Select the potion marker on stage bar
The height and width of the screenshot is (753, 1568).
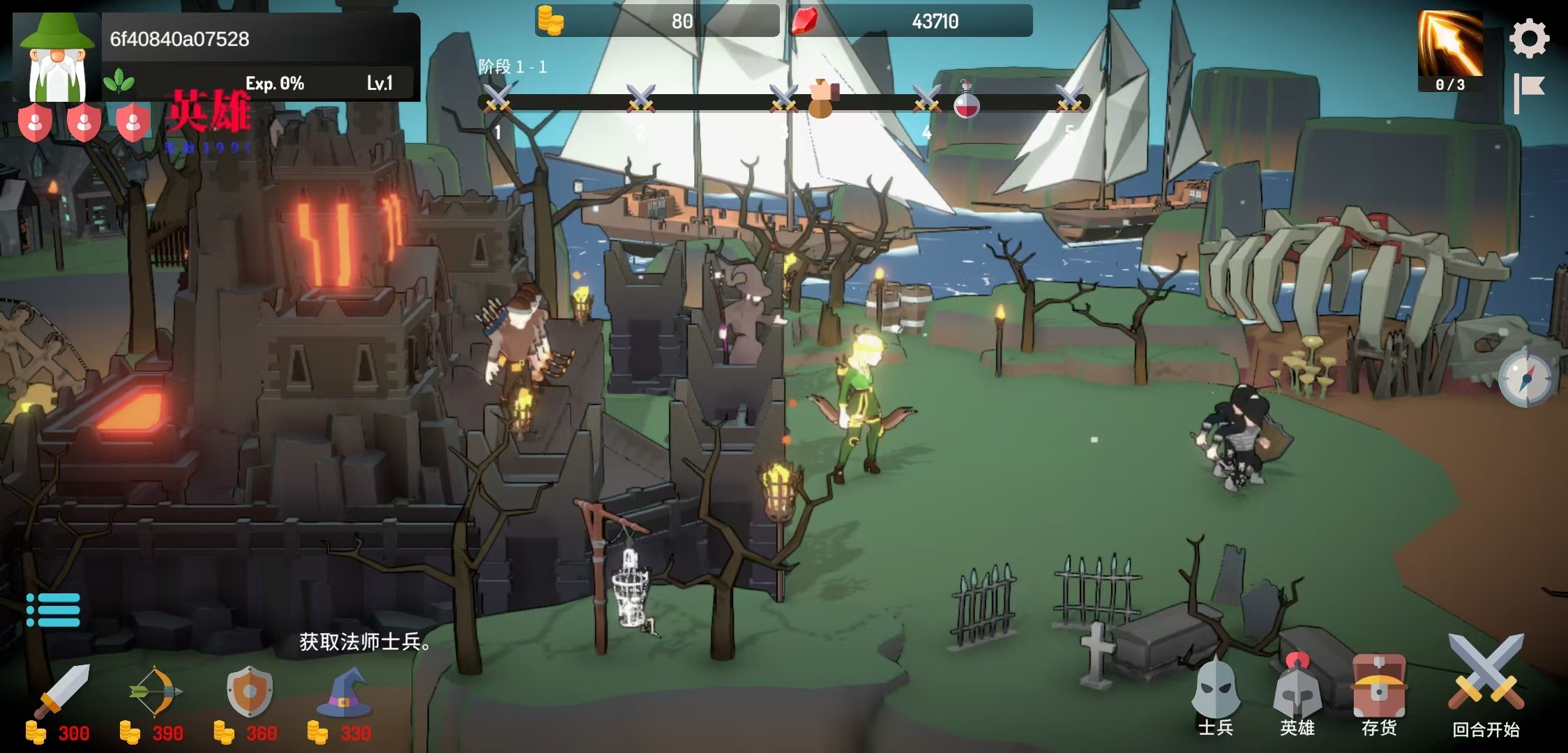(x=966, y=101)
